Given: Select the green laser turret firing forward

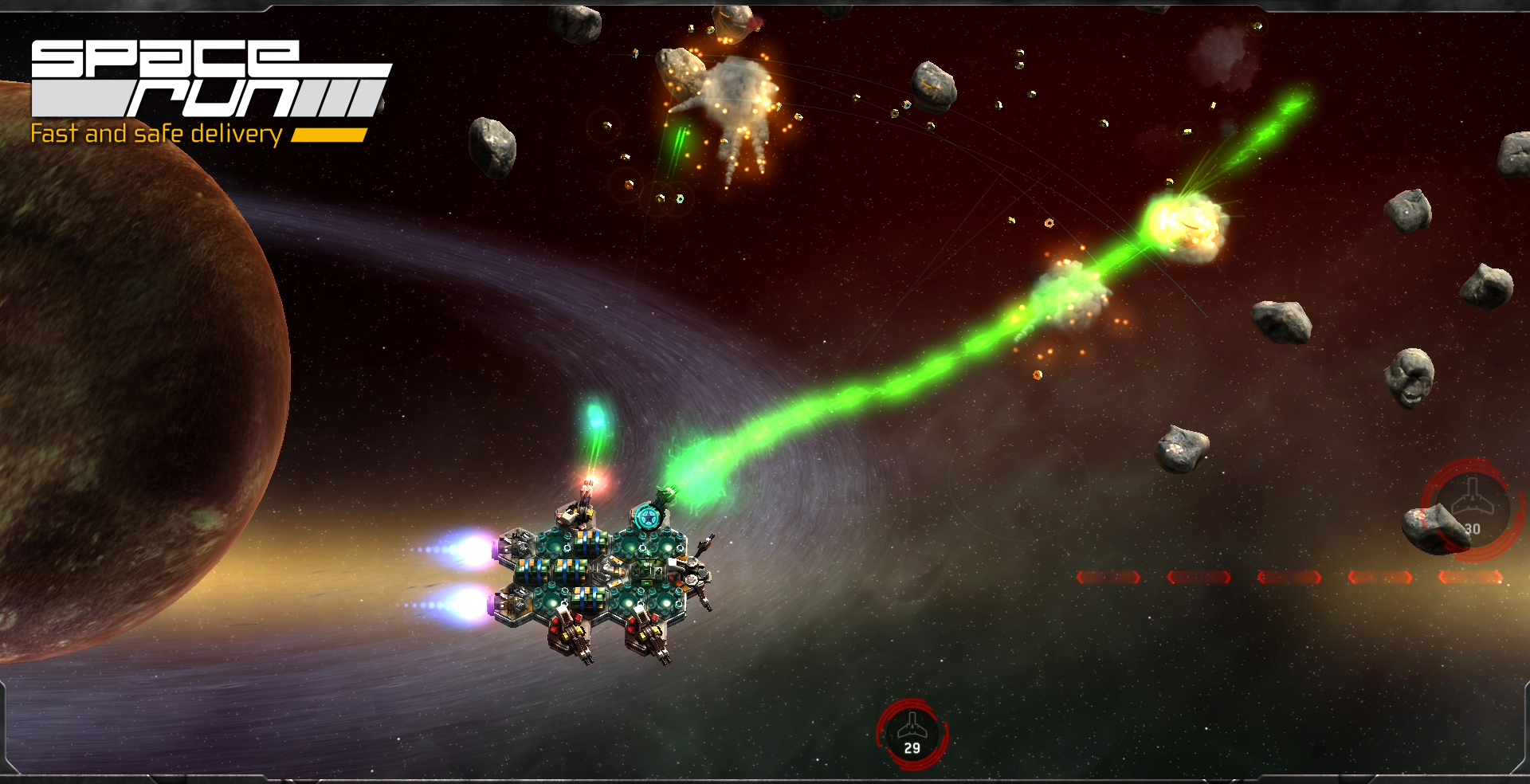Looking at the screenshot, I should [x=665, y=495].
